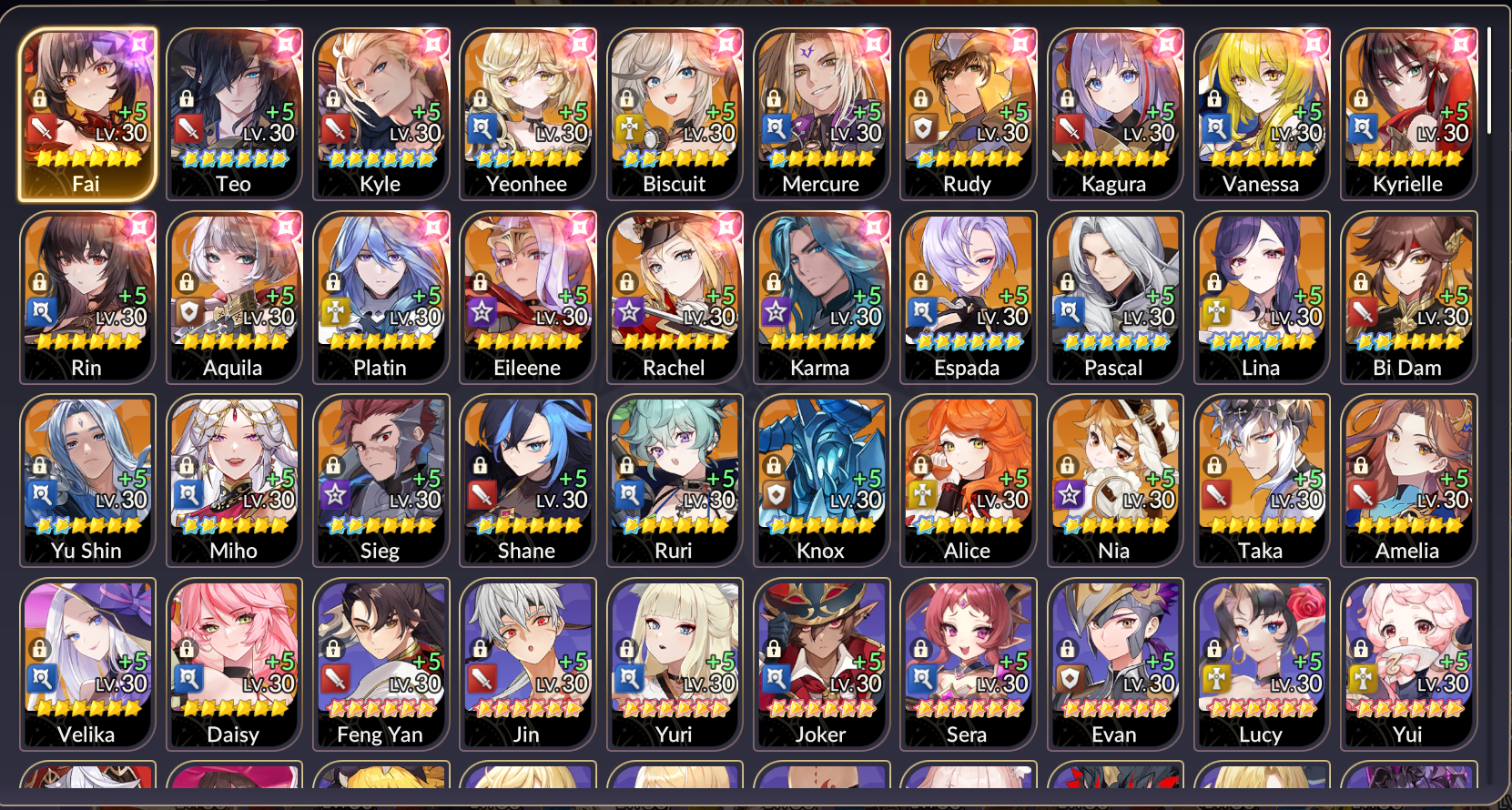
Task: Select the Kagura hero tile
Action: coord(1114,114)
